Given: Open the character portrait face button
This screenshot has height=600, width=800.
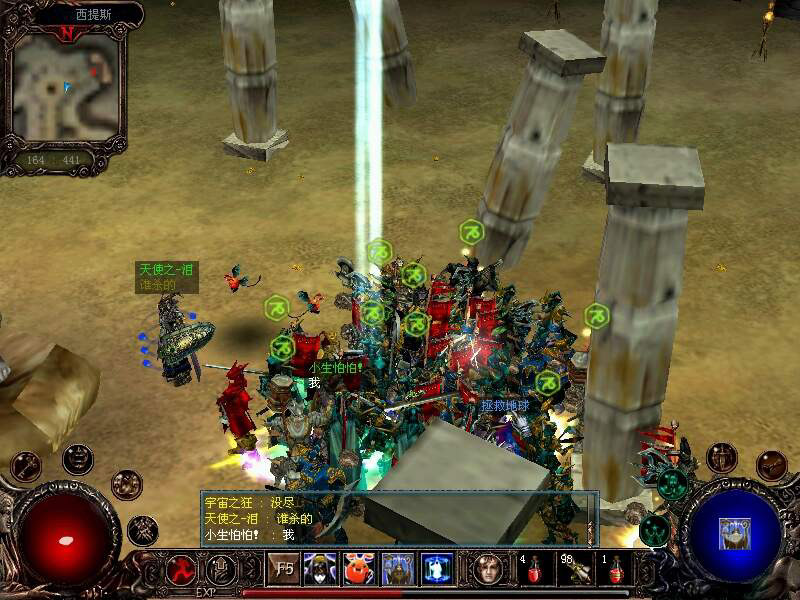Looking at the screenshot, I should tap(488, 569).
